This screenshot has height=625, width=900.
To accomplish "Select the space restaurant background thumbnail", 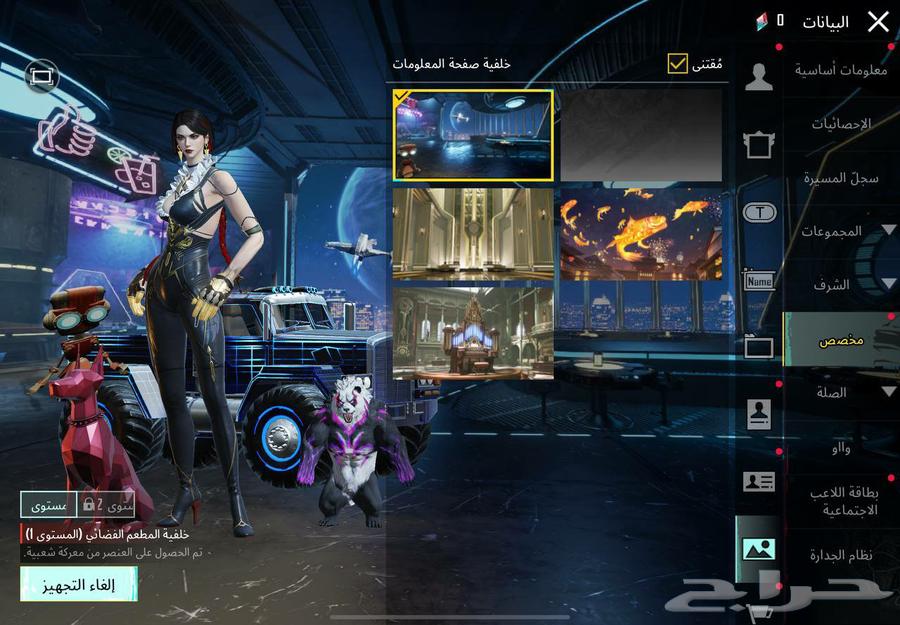I will point(473,135).
